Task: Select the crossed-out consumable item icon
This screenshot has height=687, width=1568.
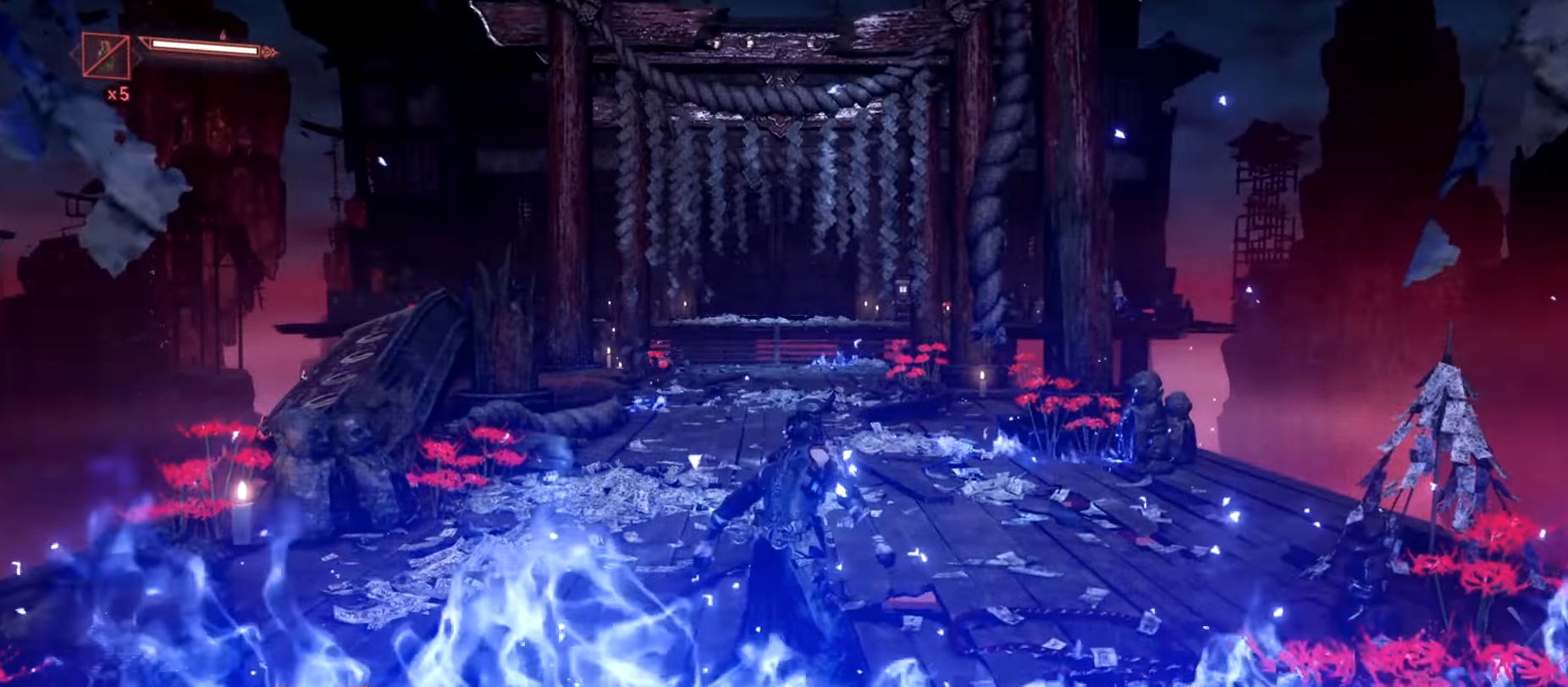Action: point(107,56)
